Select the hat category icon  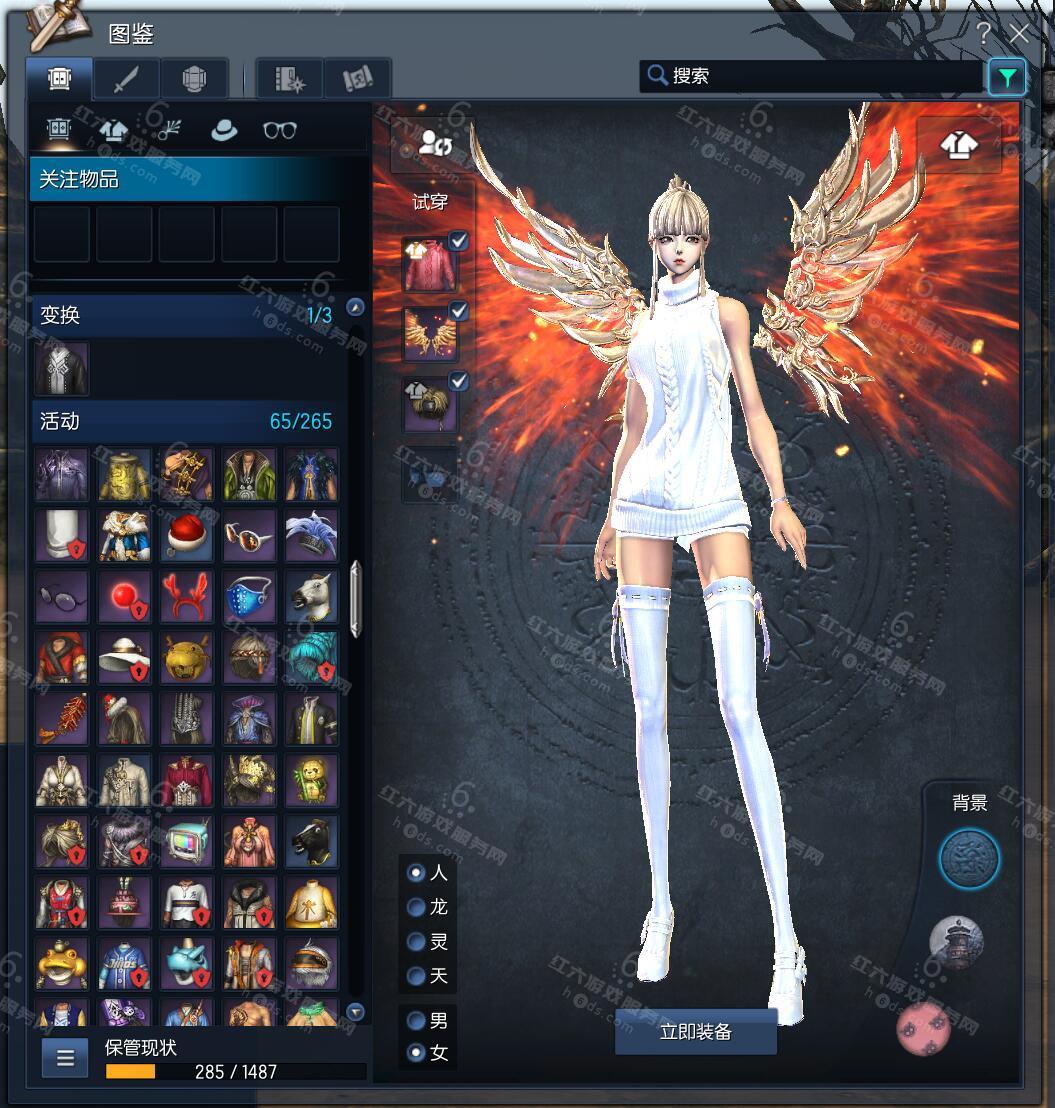pyautogui.click(x=224, y=130)
